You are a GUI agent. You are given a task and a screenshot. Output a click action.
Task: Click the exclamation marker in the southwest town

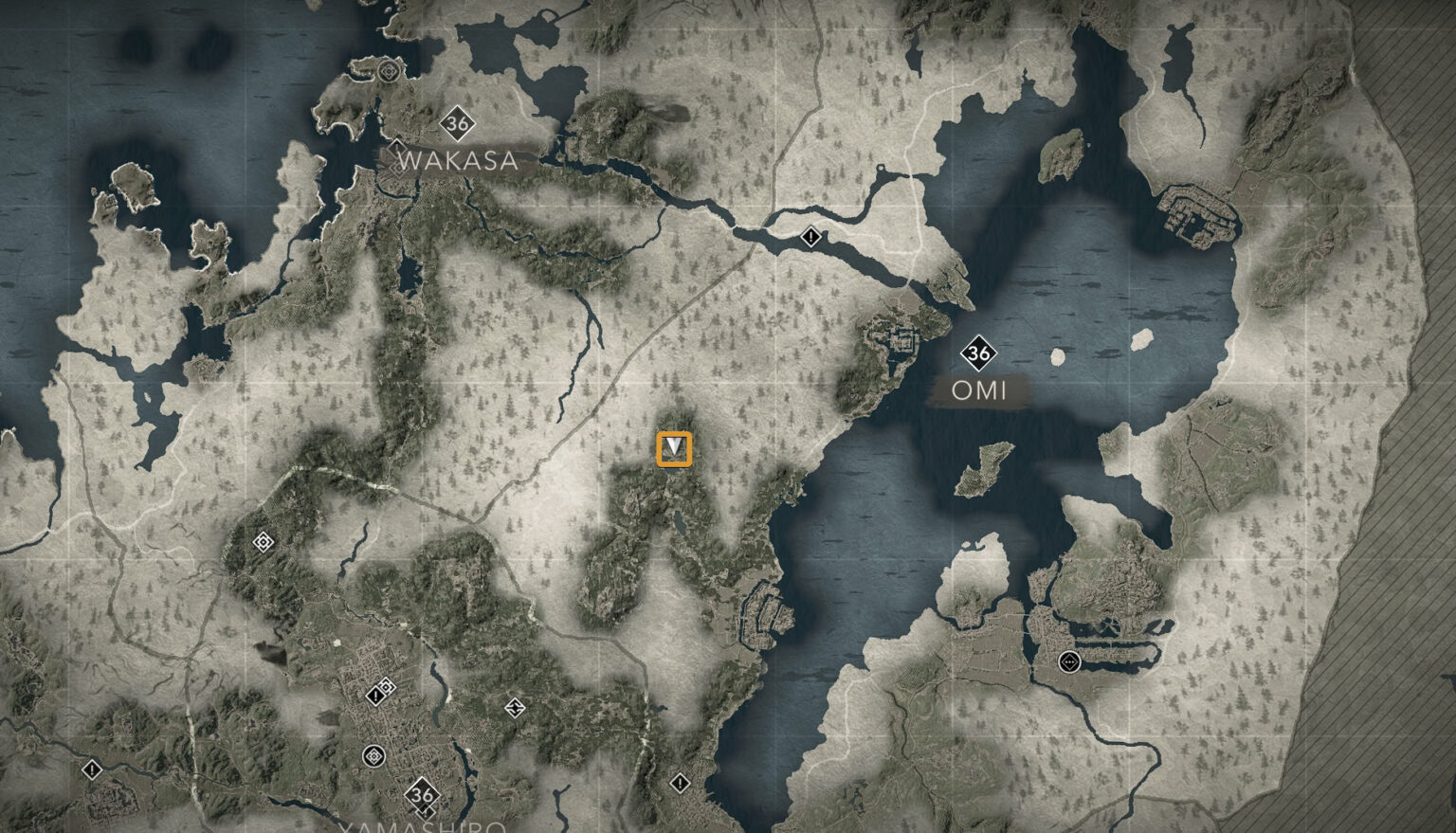[x=91, y=770]
